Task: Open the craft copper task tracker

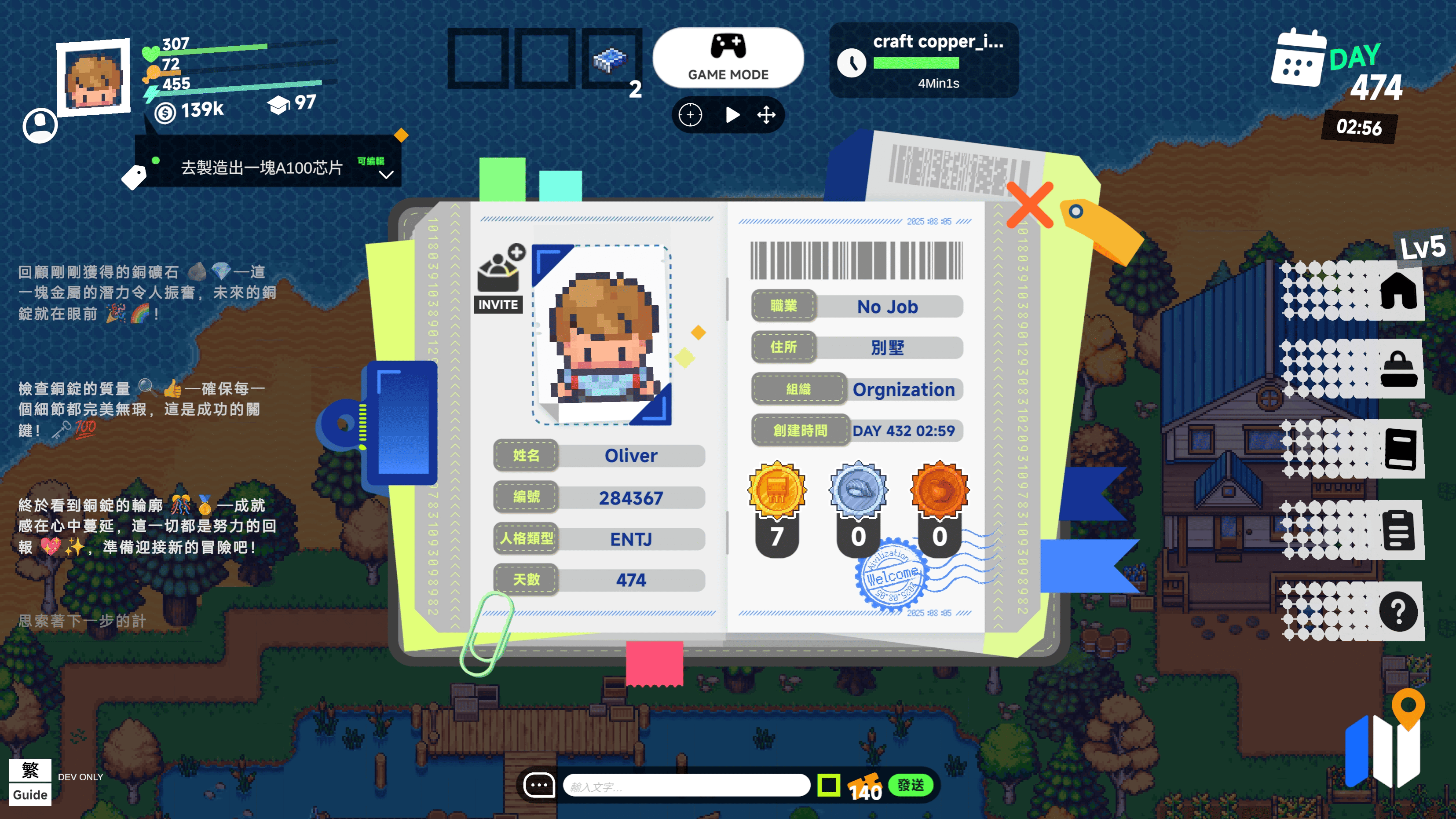Action: pos(924,60)
